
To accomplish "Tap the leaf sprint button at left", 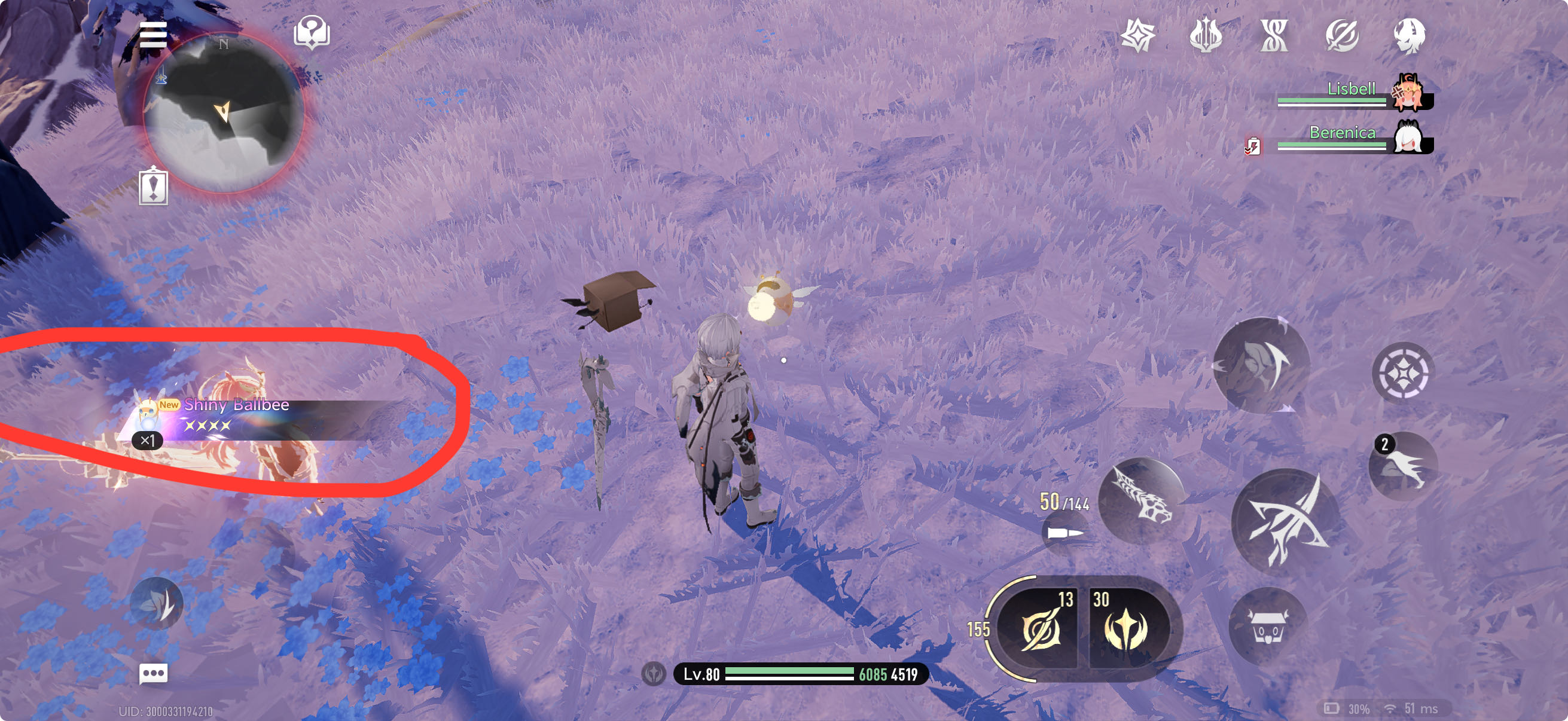I will [157, 604].
